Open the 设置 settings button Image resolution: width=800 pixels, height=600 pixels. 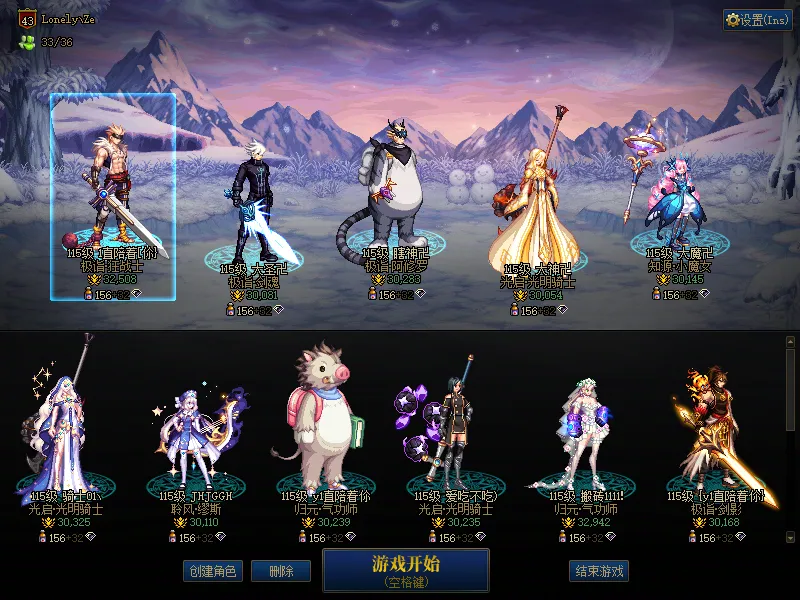click(x=757, y=20)
